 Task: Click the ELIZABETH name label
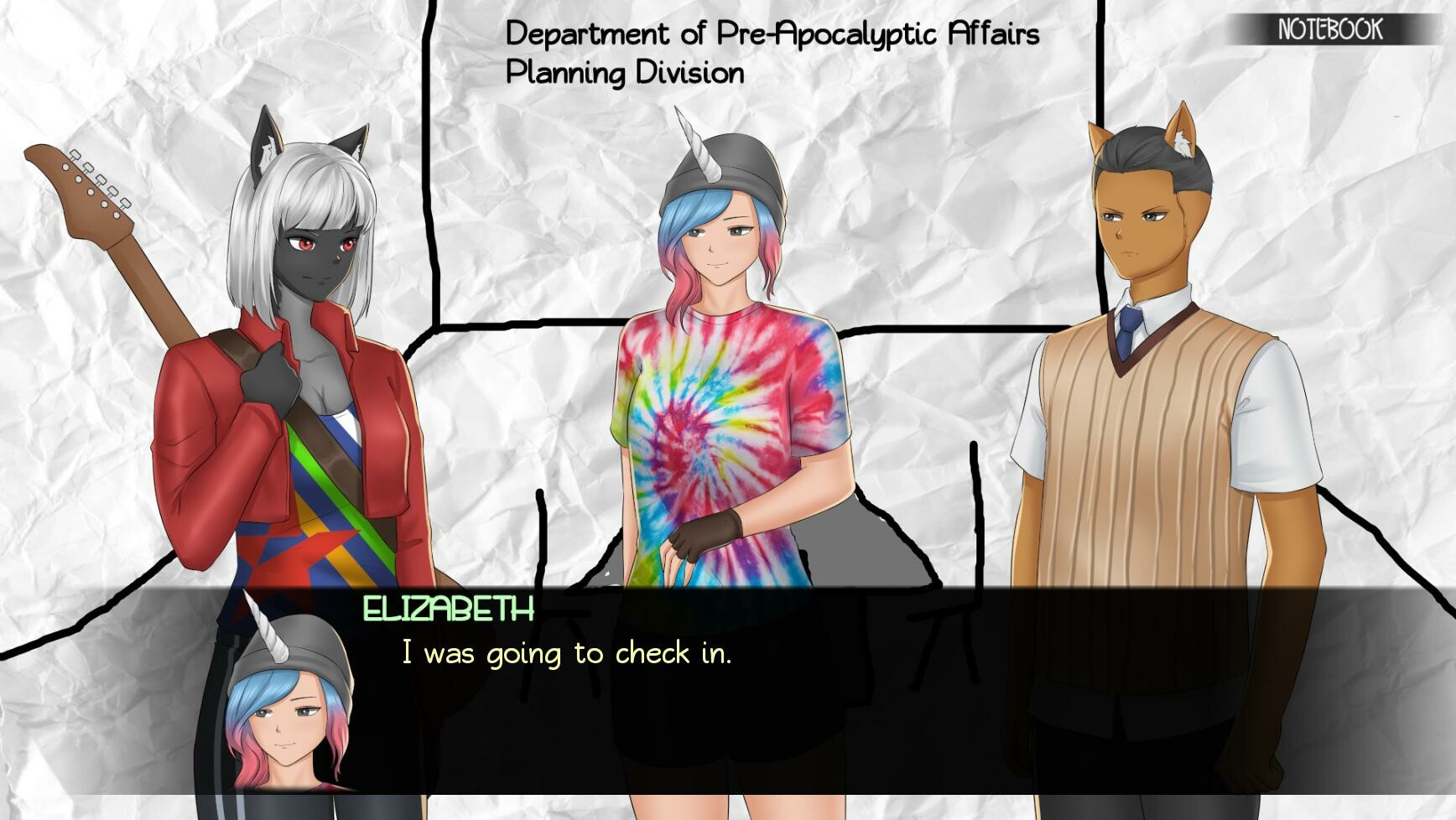click(x=447, y=611)
